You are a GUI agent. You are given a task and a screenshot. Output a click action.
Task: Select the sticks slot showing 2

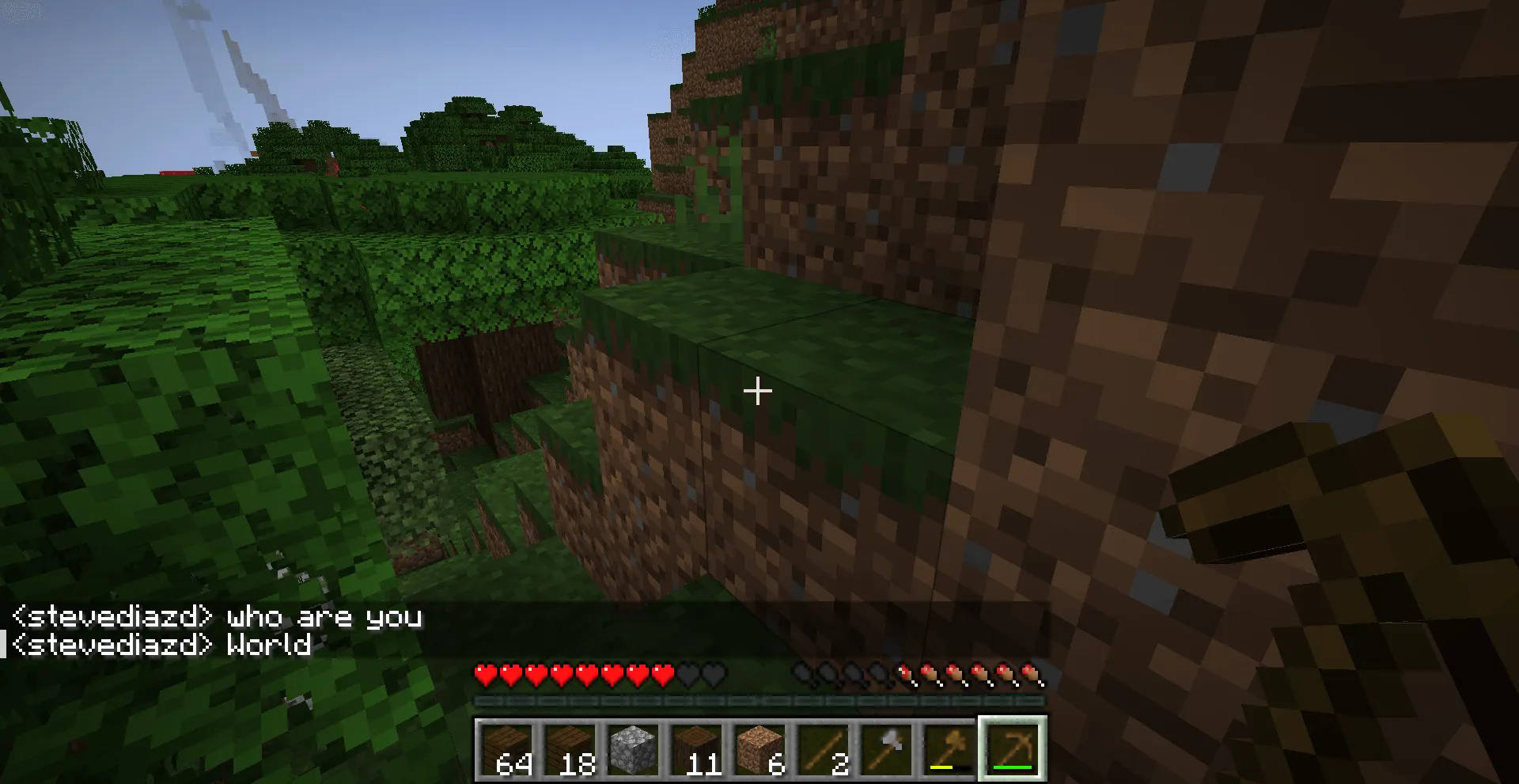point(823,748)
